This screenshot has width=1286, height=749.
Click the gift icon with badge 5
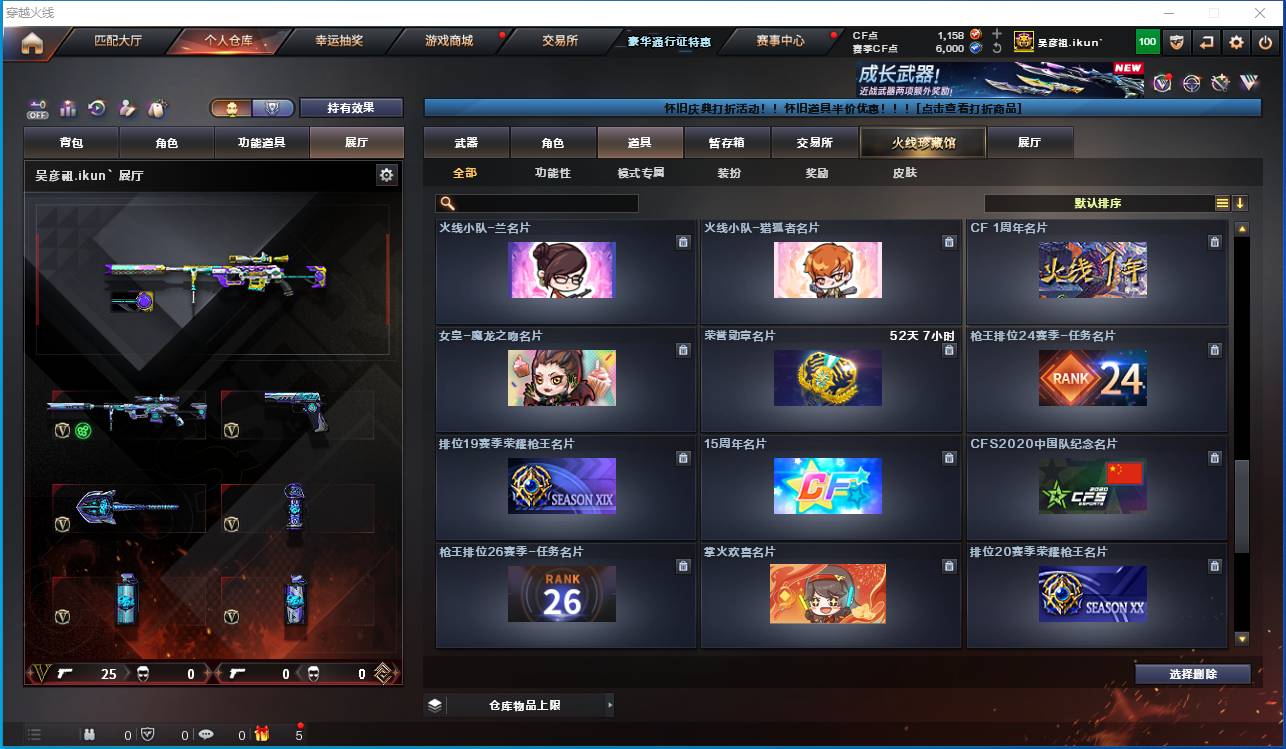(x=261, y=733)
